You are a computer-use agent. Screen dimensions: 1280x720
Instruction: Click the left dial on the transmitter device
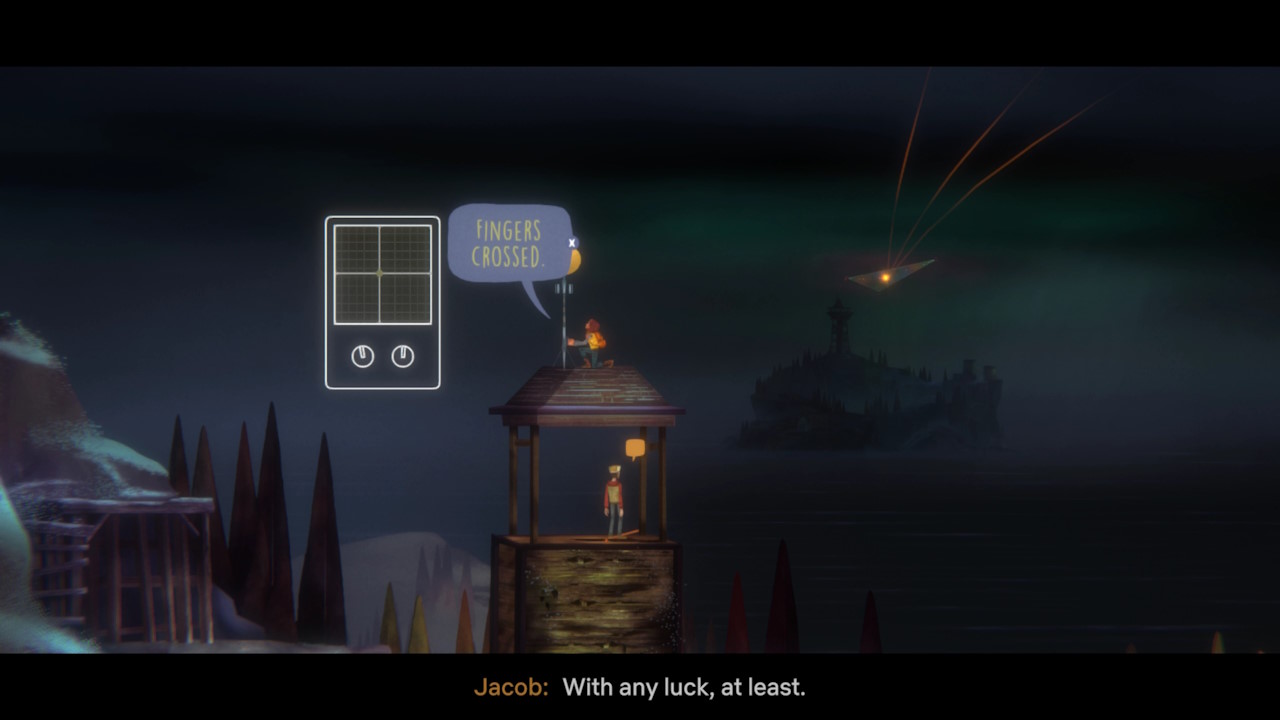click(363, 356)
